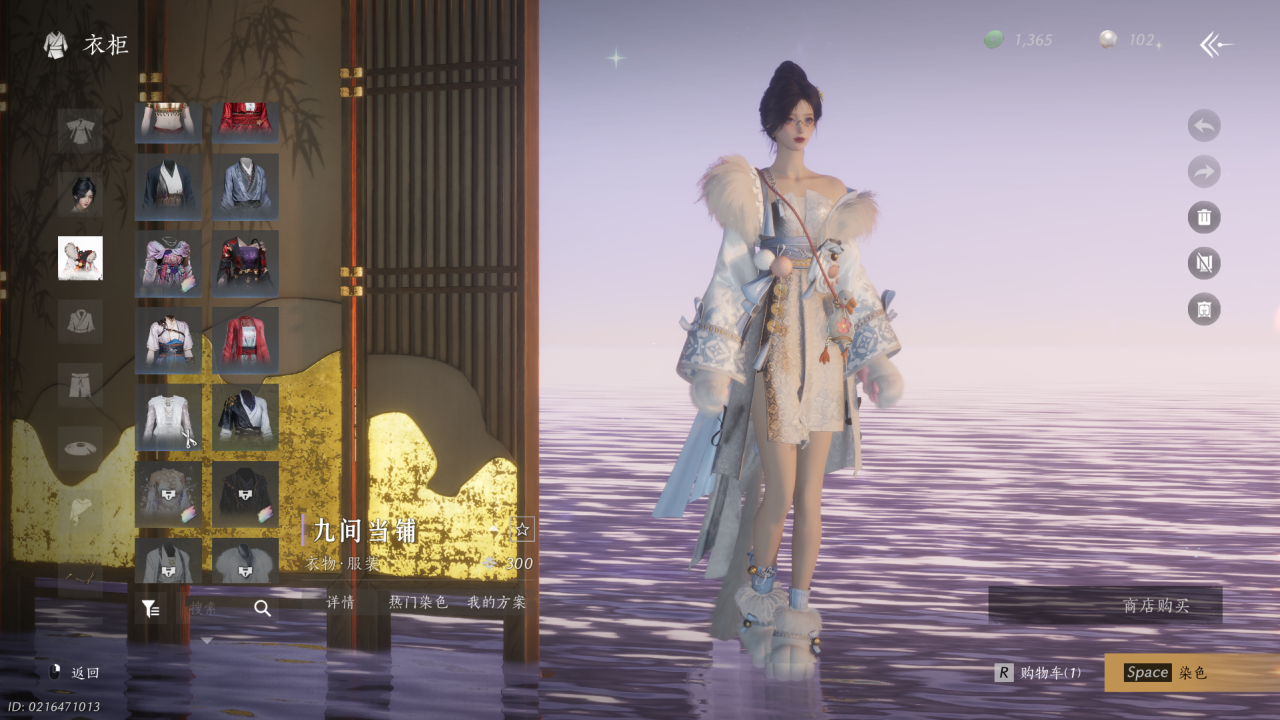Switch to the 热门染色 popular dyes tab
Screen dimensions: 1280x720
418,602
